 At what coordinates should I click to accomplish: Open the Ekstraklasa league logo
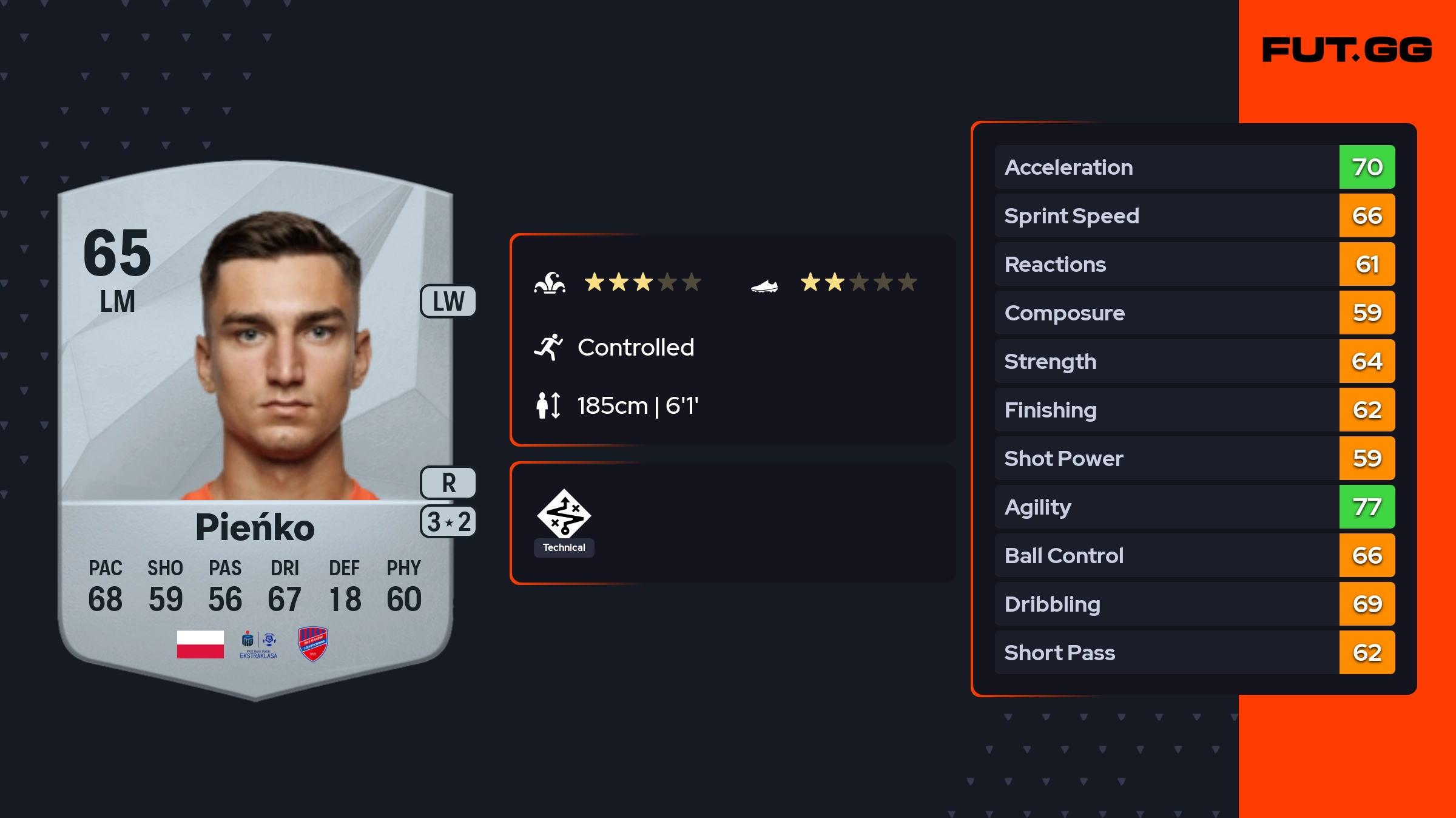point(258,644)
